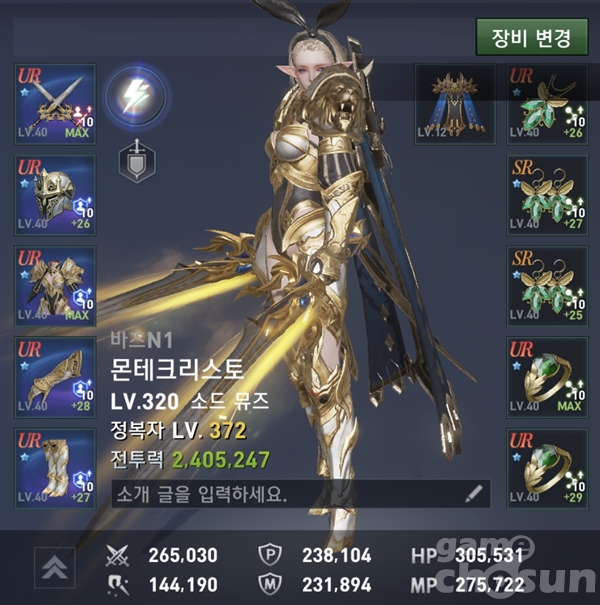The width and height of the screenshot is (600, 605).
Task: Choose the golden chest armor slot
Action: (55, 287)
